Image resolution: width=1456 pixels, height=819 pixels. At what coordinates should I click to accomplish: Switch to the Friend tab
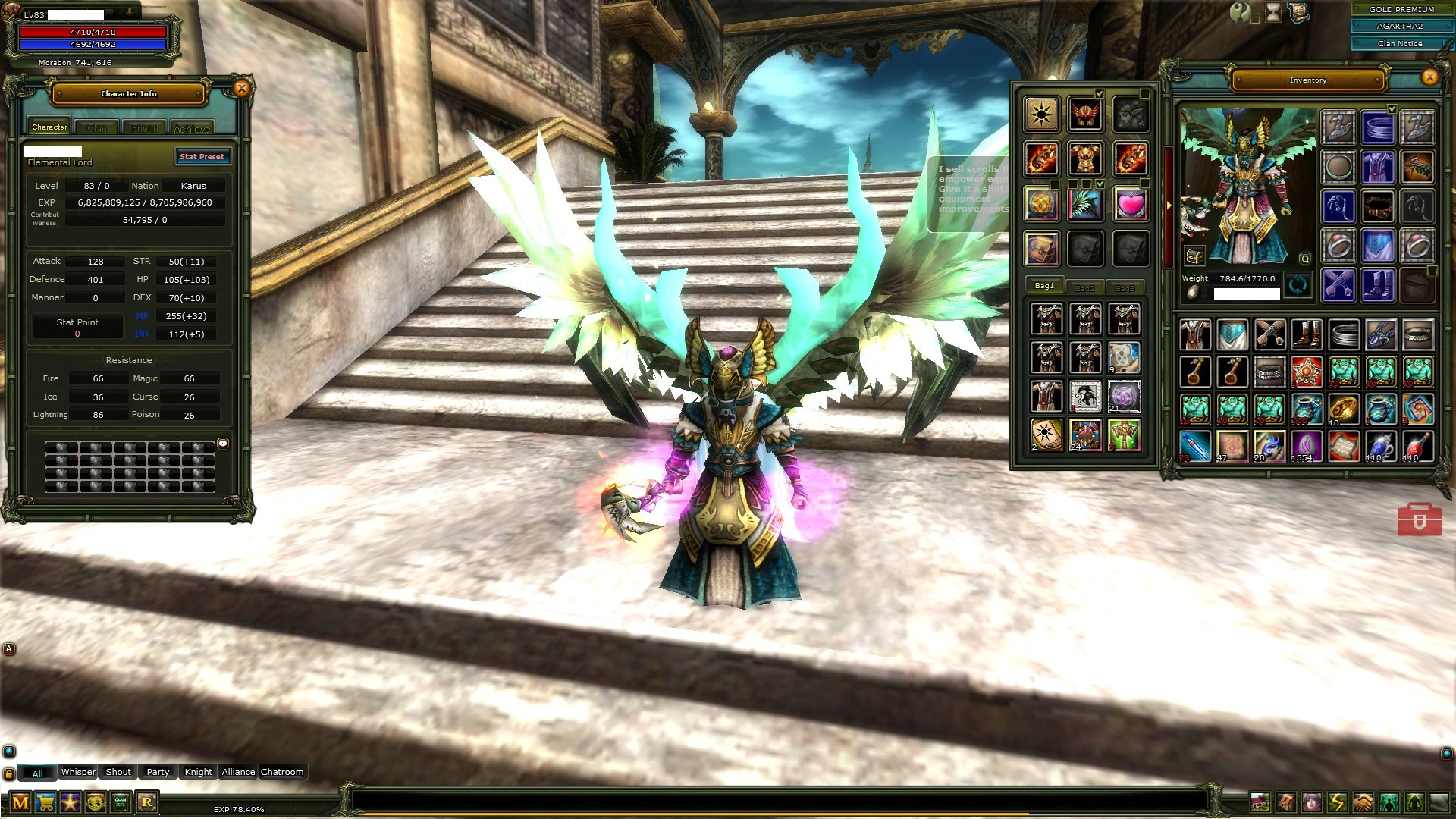[x=145, y=128]
